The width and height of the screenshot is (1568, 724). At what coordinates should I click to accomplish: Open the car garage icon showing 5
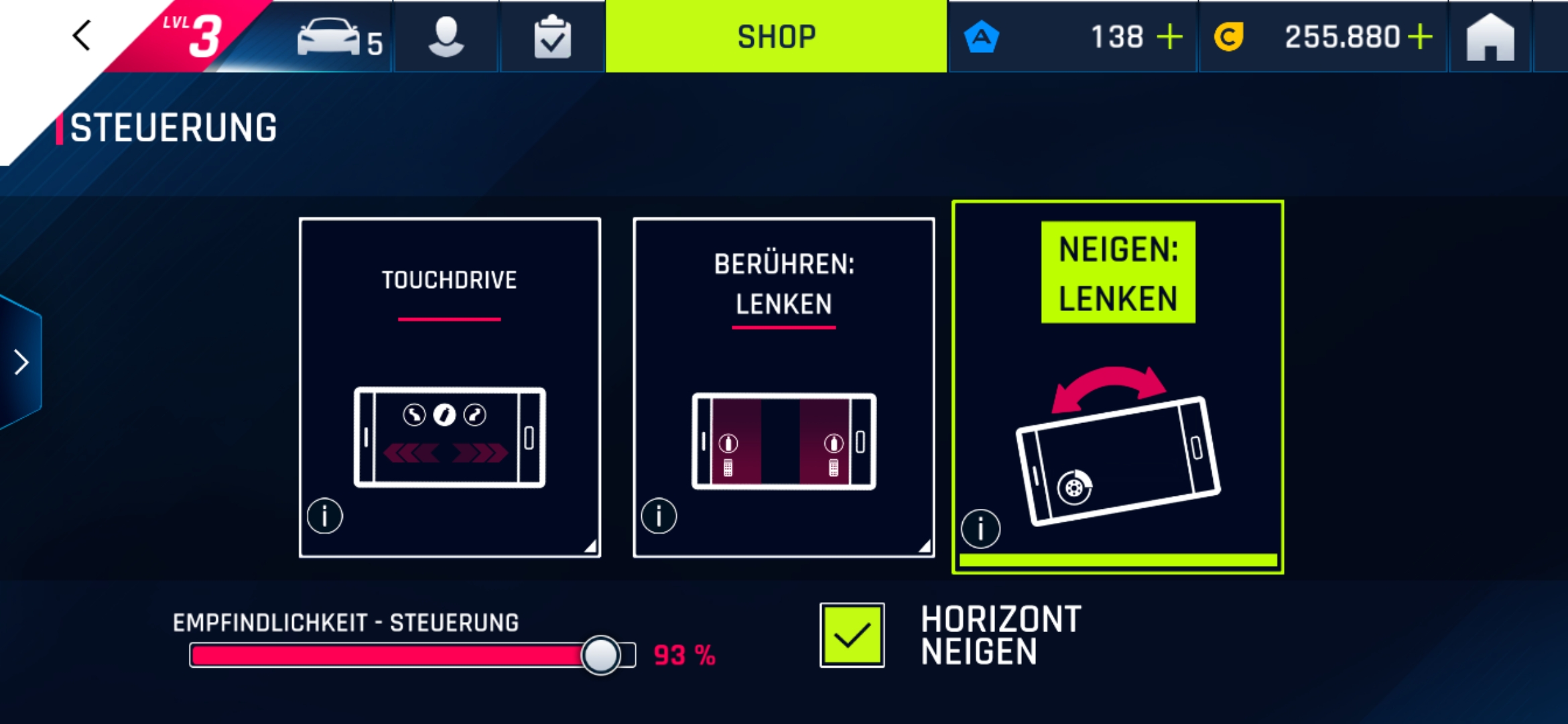click(333, 38)
